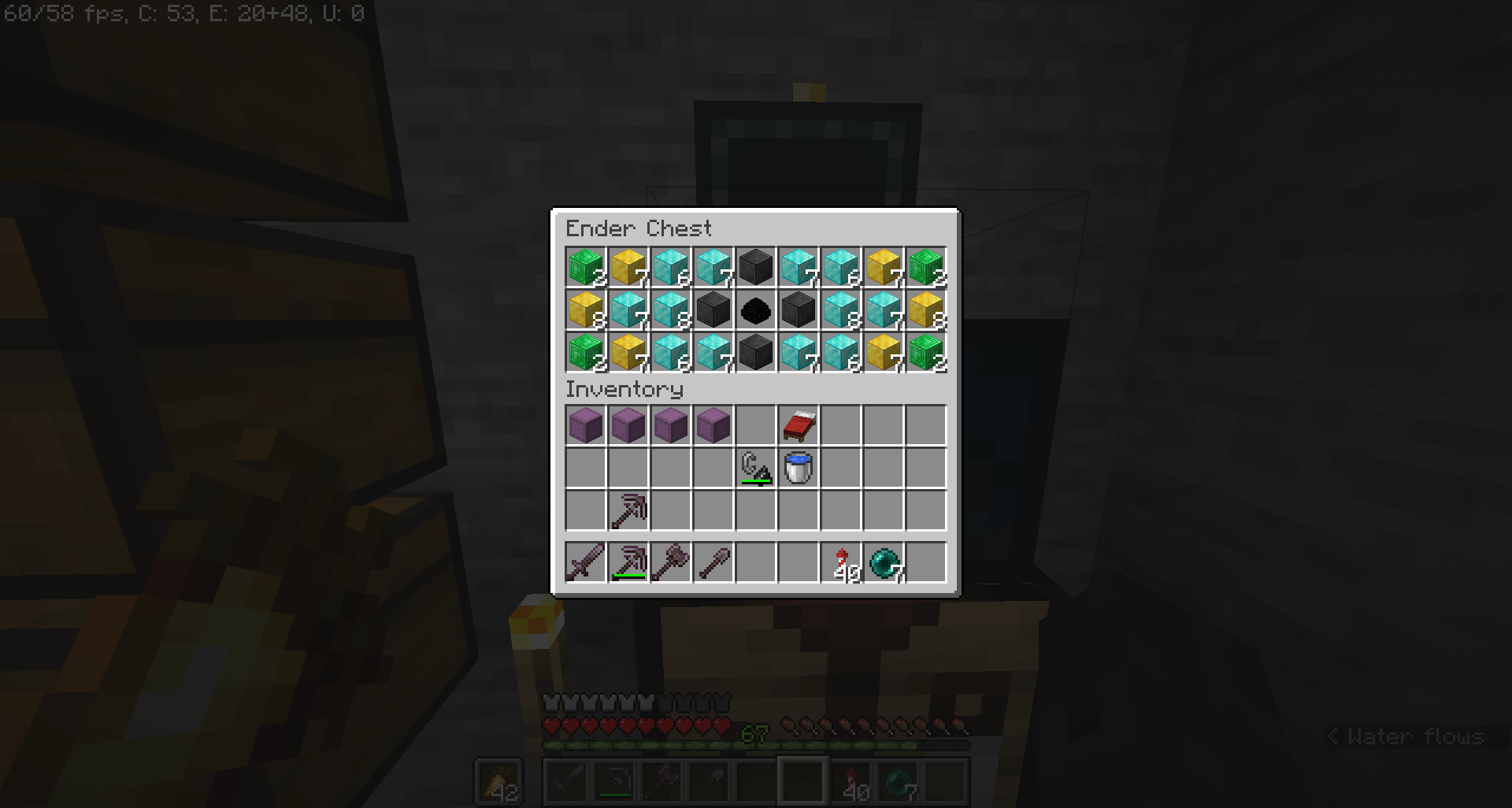Screen dimensions: 1512x808
Task: Grab the redstone torches stack of 40
Action: click(x=842, y=563)
